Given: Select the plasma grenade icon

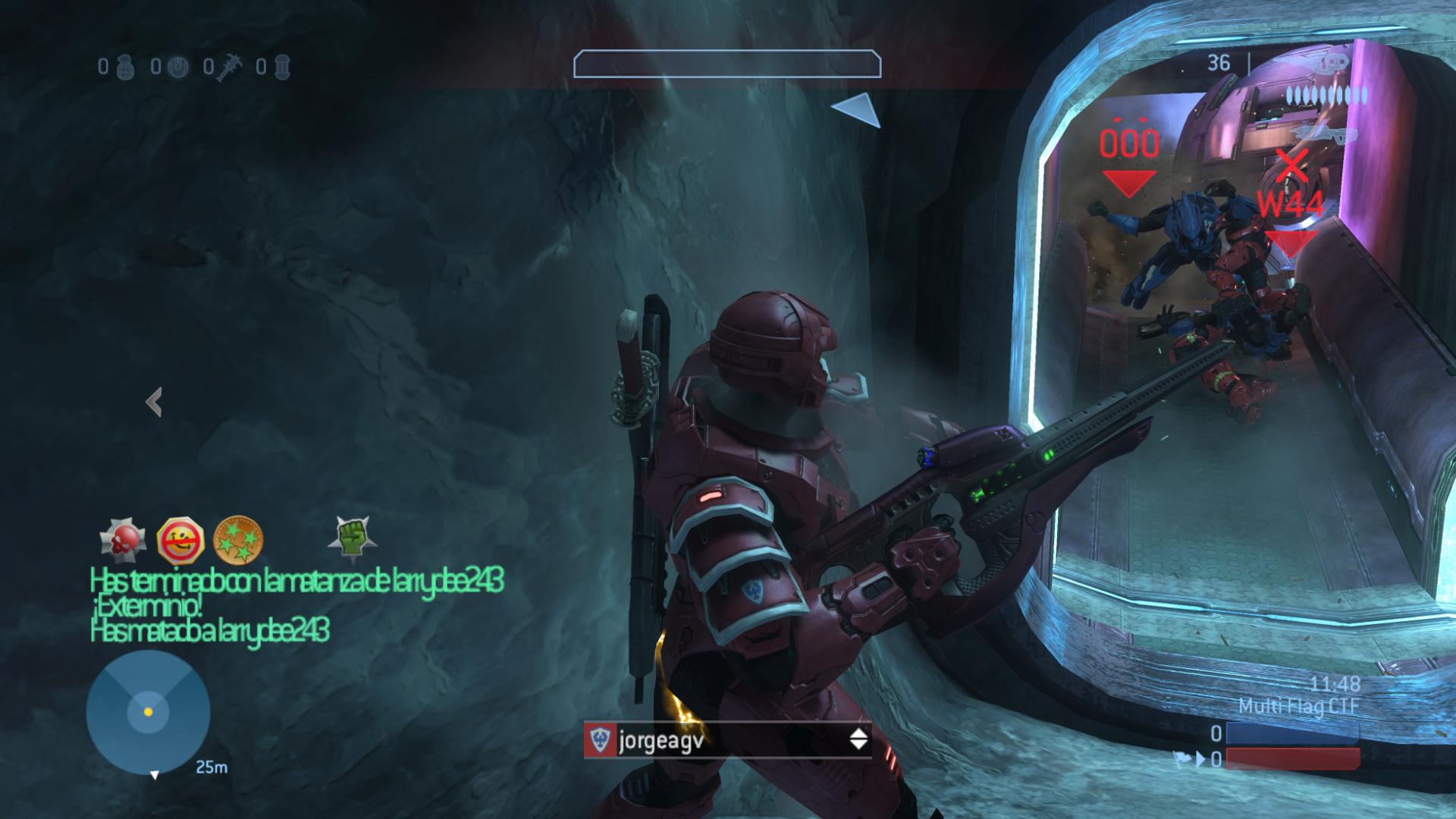Looking at the screenshot, I should [x=176, y=68].
